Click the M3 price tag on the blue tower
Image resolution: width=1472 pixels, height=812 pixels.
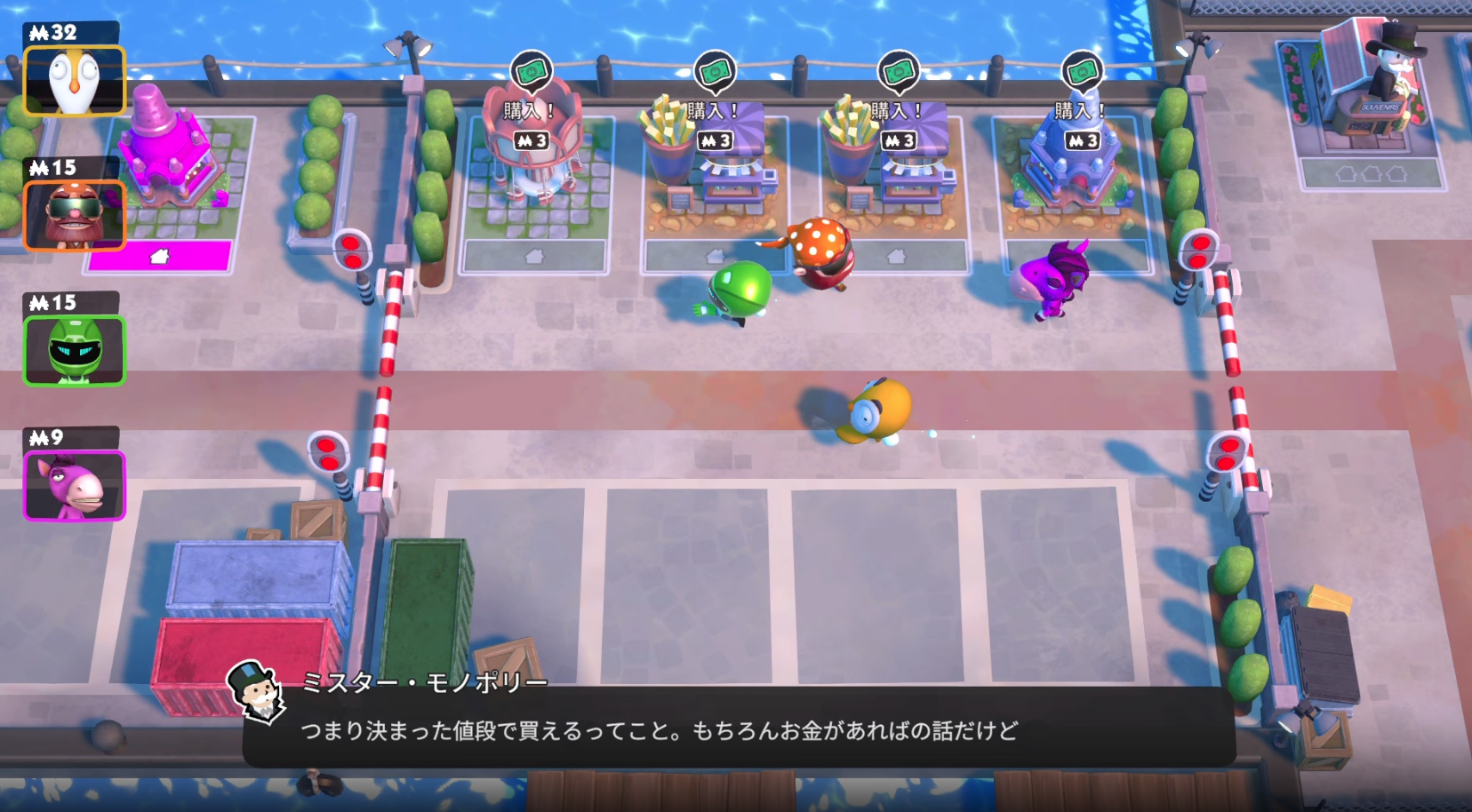[x=1081, y=139]
